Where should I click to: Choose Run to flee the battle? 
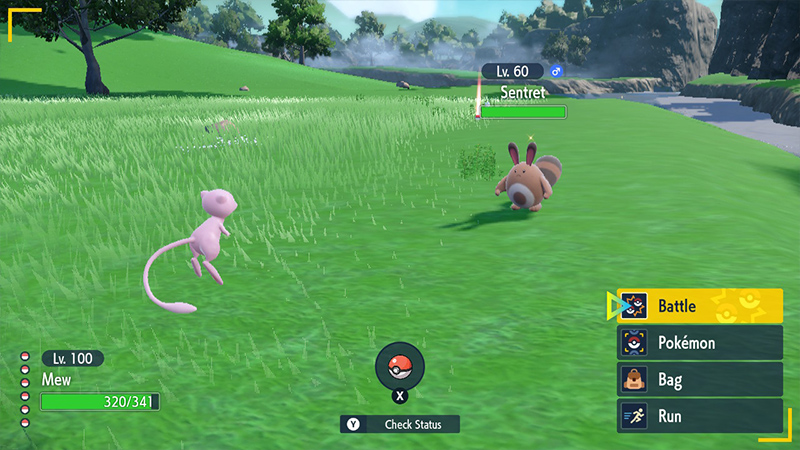click(x=699, y=416)
